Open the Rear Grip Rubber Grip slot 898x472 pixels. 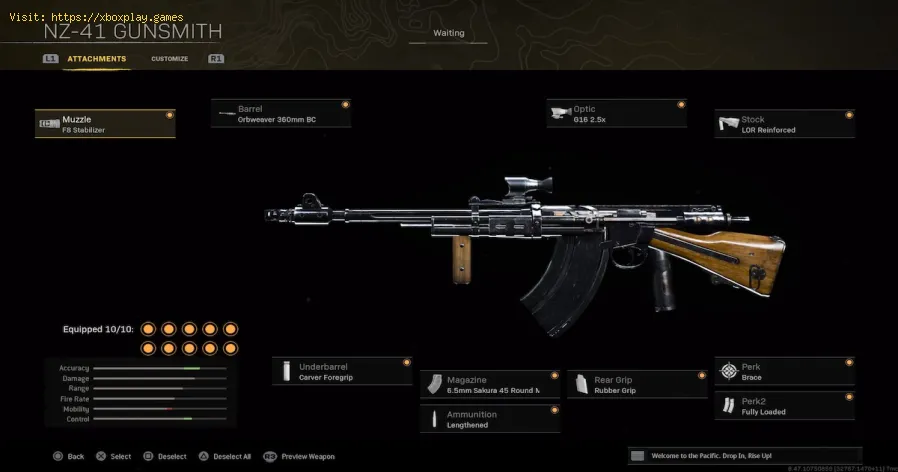pyautogui.click(x=637, y=384)
